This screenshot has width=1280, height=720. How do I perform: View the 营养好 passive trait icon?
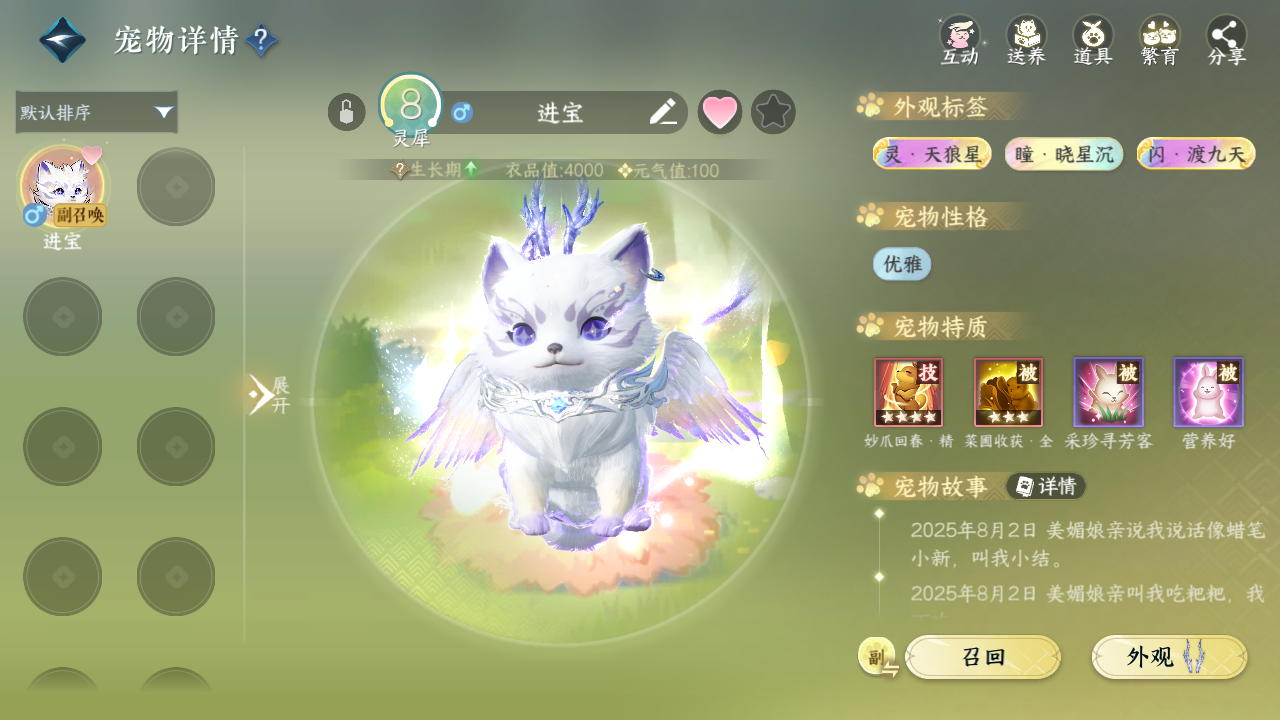pos(1208,392)
